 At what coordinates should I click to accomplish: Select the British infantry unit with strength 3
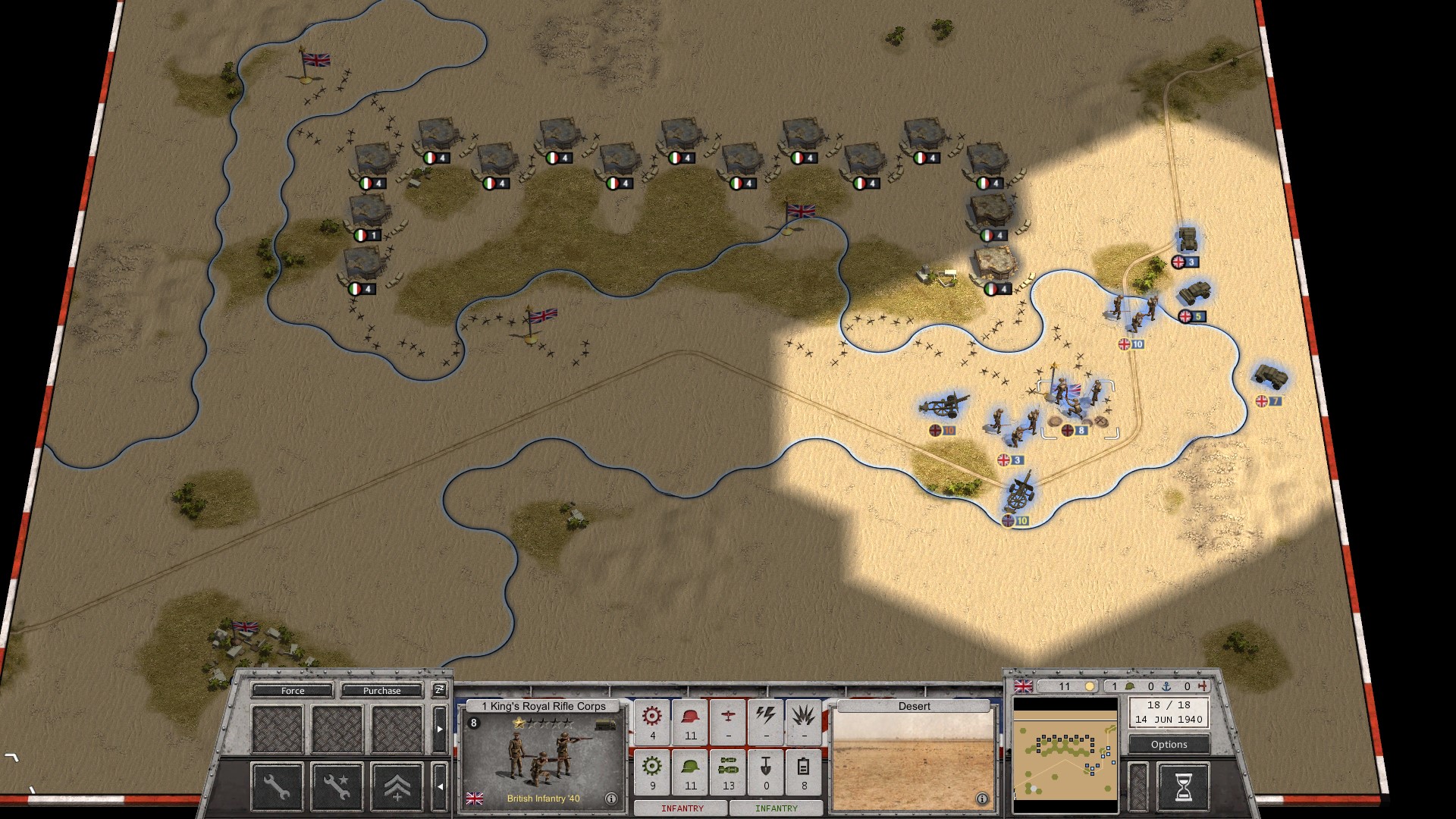pos(1012,428)
